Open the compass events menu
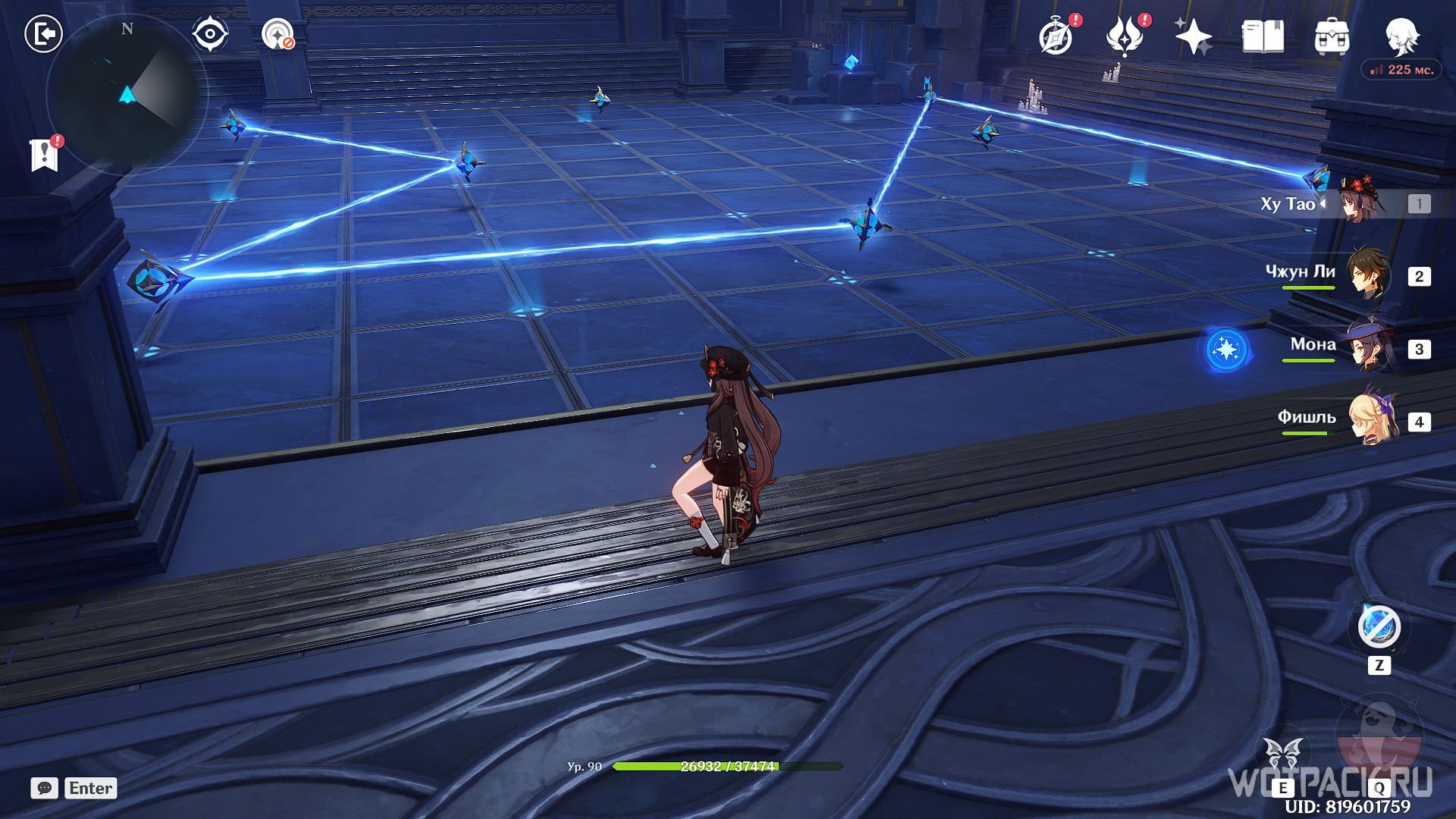 [x=1056, y=36]
